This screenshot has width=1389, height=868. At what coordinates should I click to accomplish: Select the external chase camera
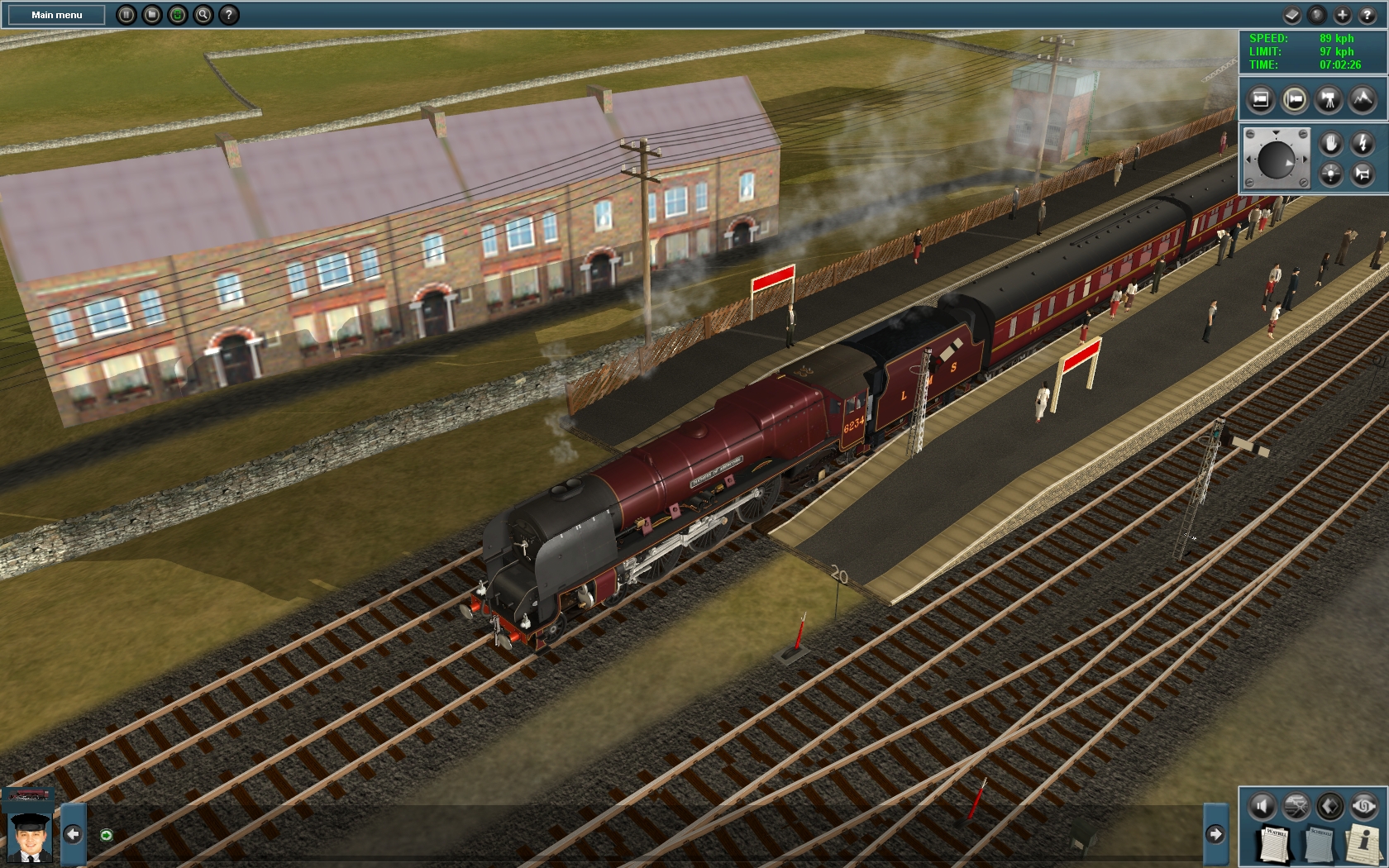tap(1295, 99)
